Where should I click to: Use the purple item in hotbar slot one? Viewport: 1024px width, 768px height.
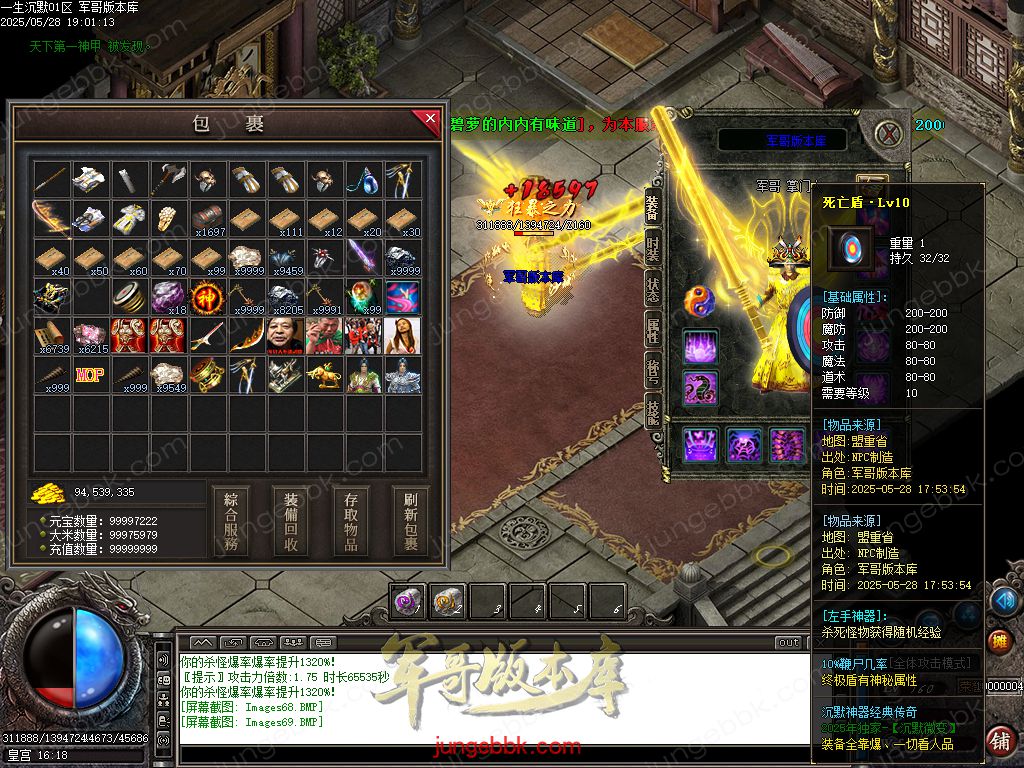407,602
